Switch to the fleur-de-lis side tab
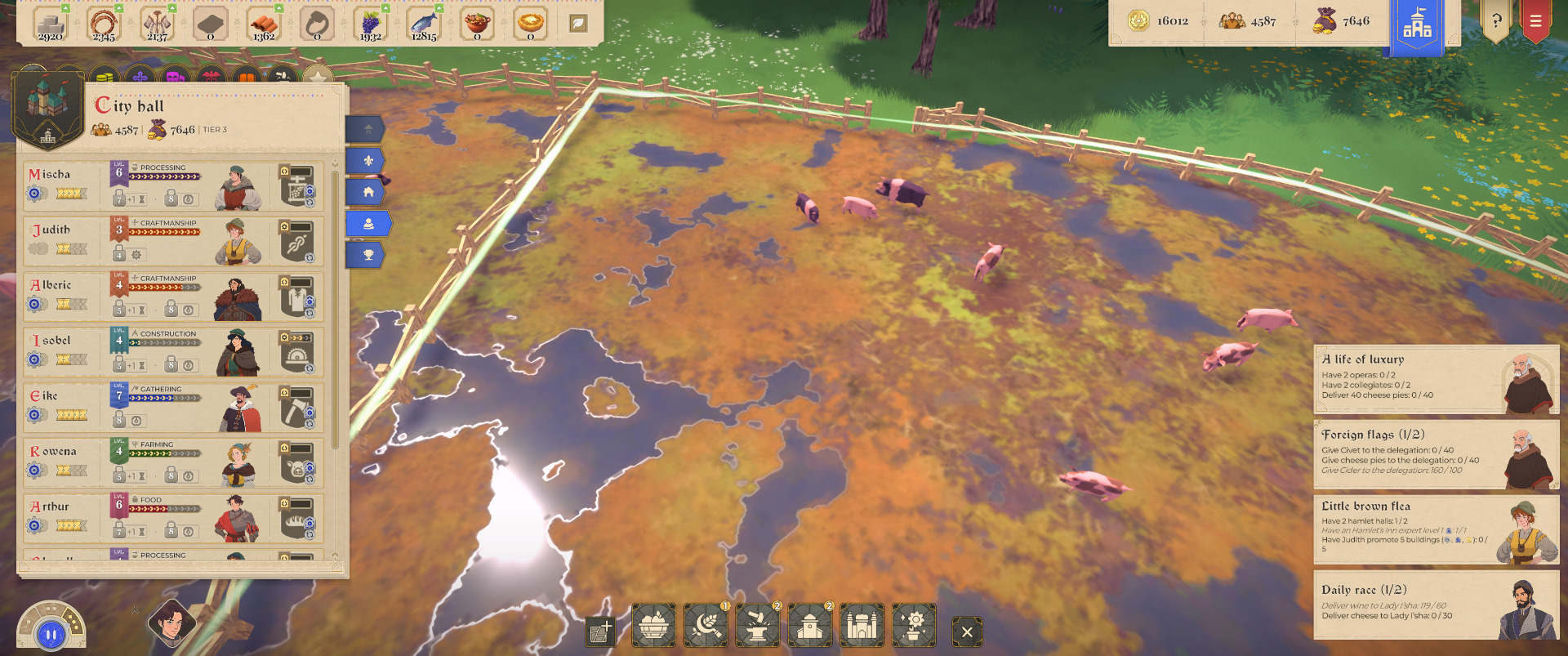The image size is (1568, 656). pos(368,161)
